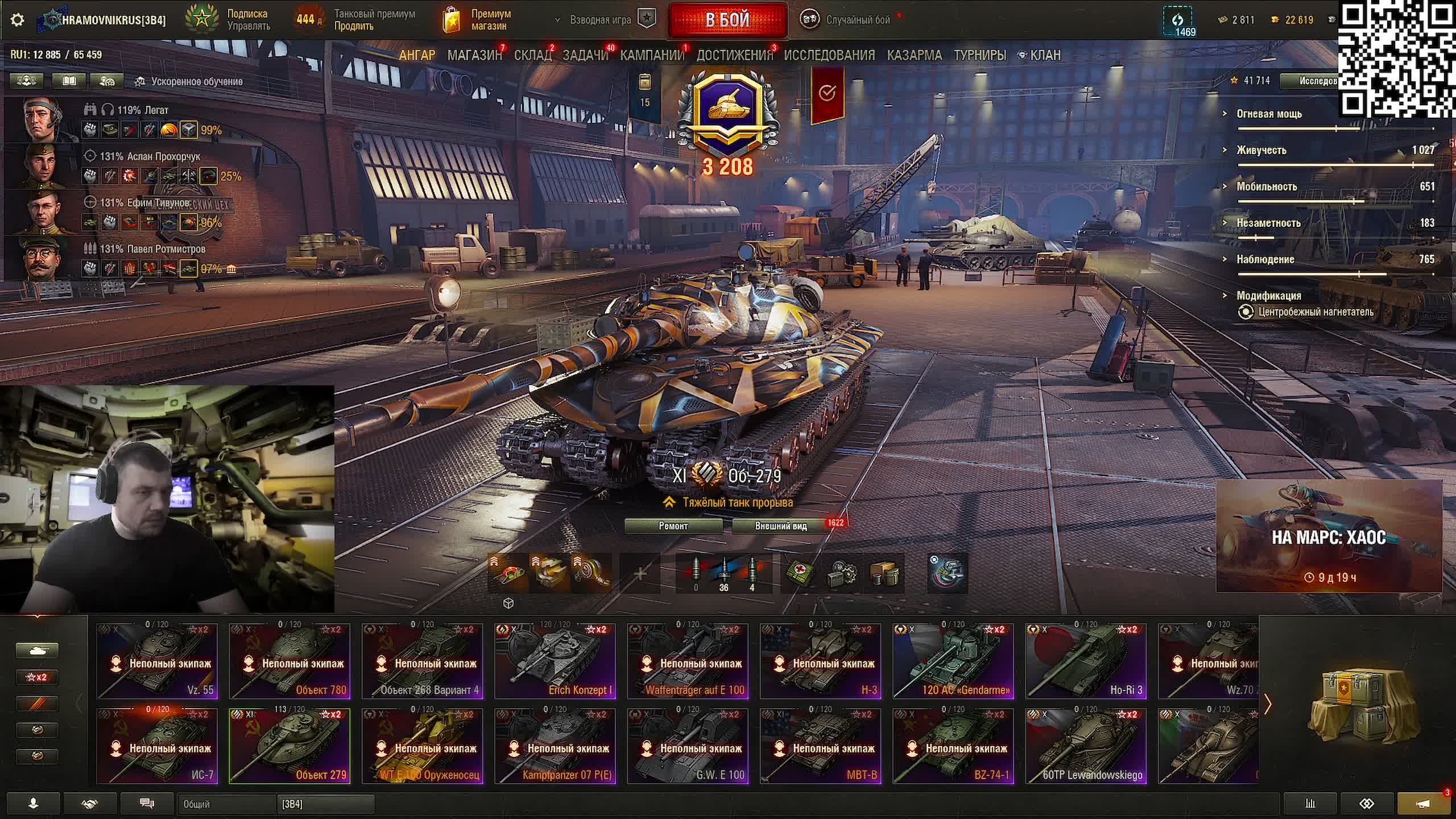
Task: Open the КАЗАРМА tab
Action: [914, 55]
